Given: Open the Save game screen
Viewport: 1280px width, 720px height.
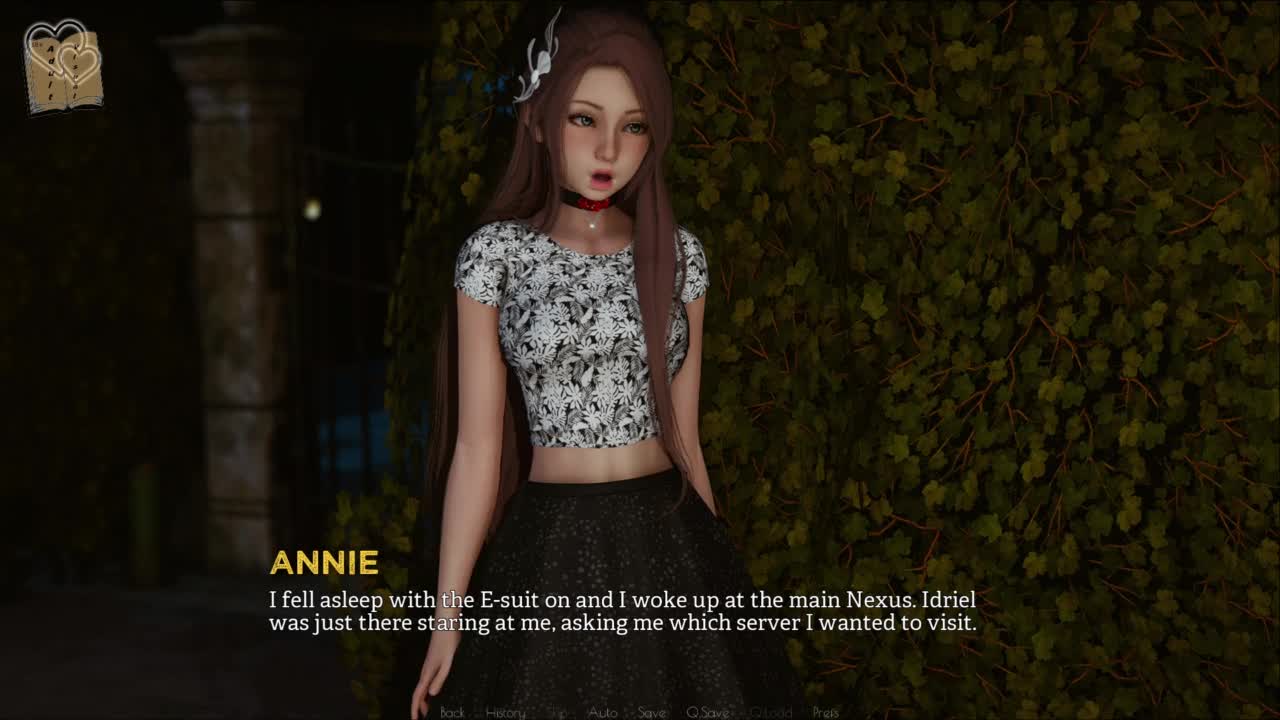Looking at the screenshot, I should coord(652,712).
